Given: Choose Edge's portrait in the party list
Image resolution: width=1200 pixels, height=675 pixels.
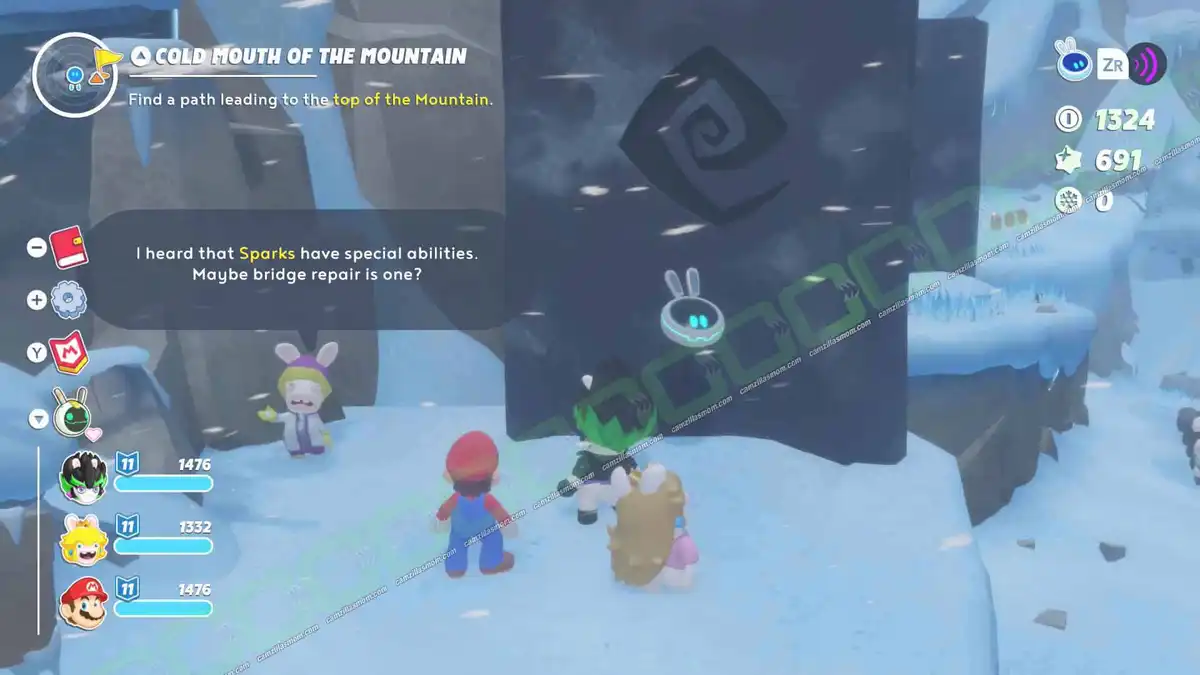Looking at the screenshot, I should (x=84, y=474).
